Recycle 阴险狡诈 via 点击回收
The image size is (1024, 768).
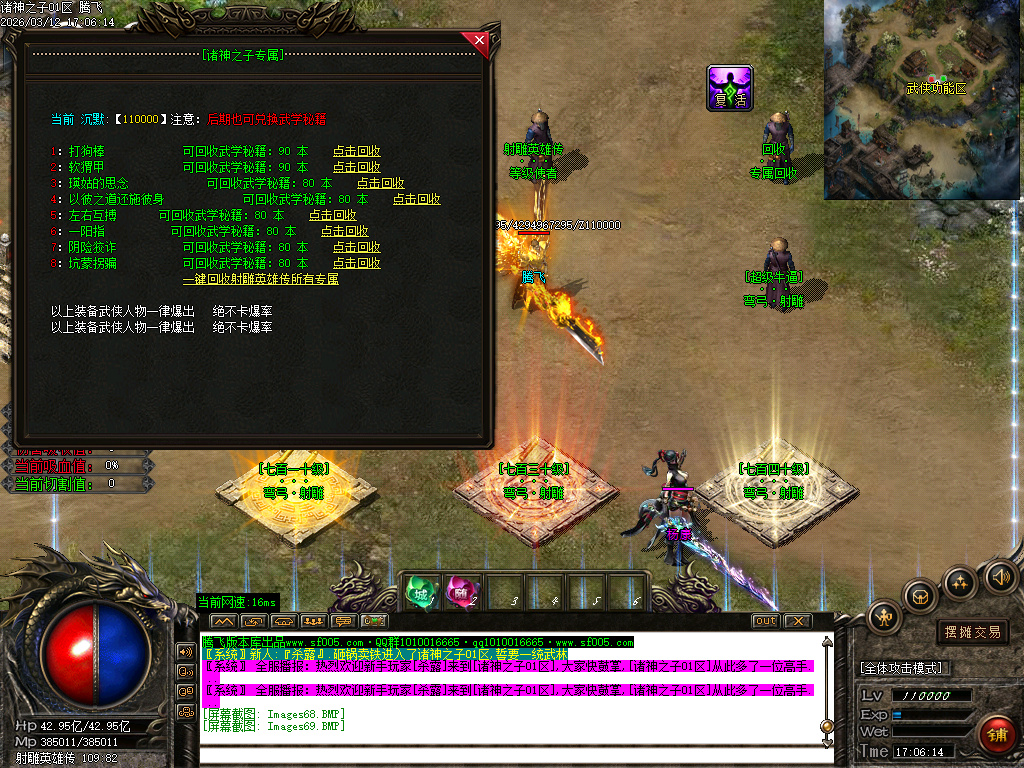tap(357, 247)
